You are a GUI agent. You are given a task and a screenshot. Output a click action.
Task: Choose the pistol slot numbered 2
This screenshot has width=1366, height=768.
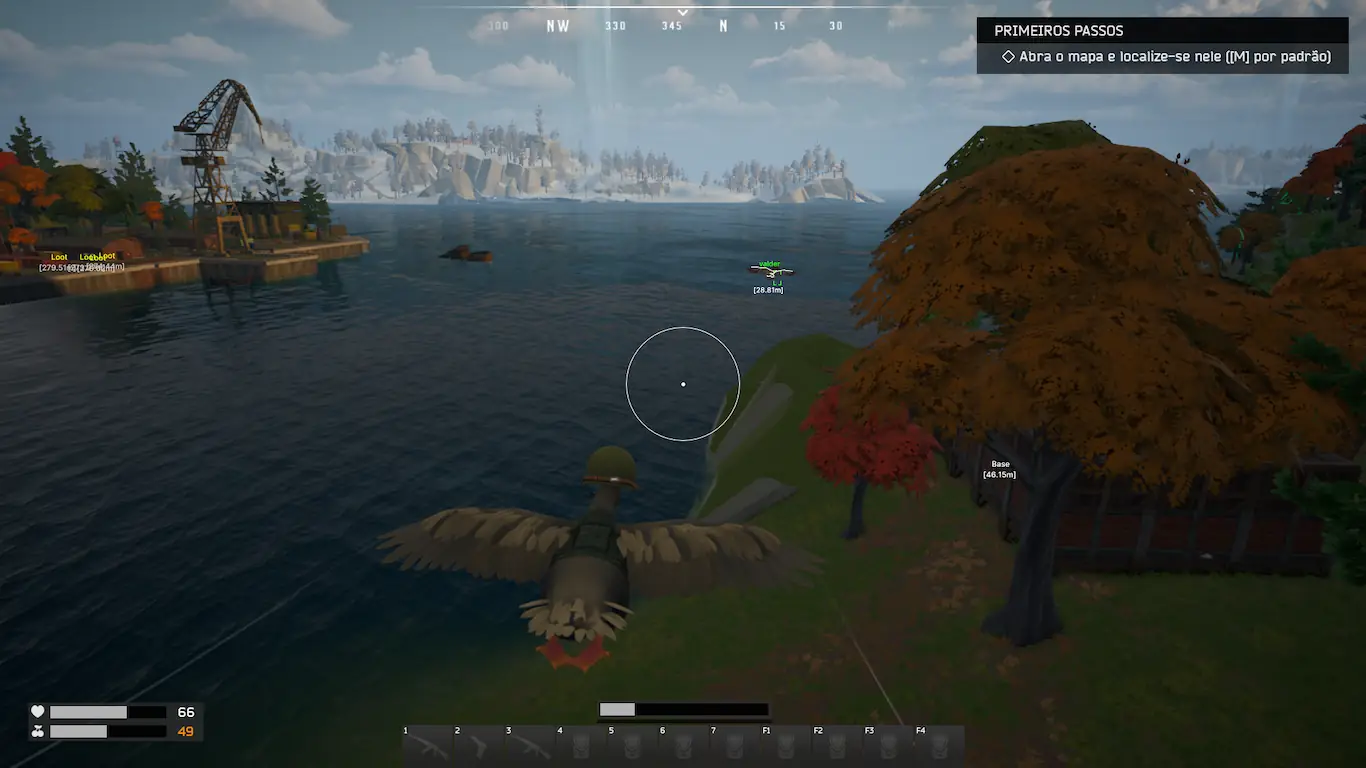478,746
